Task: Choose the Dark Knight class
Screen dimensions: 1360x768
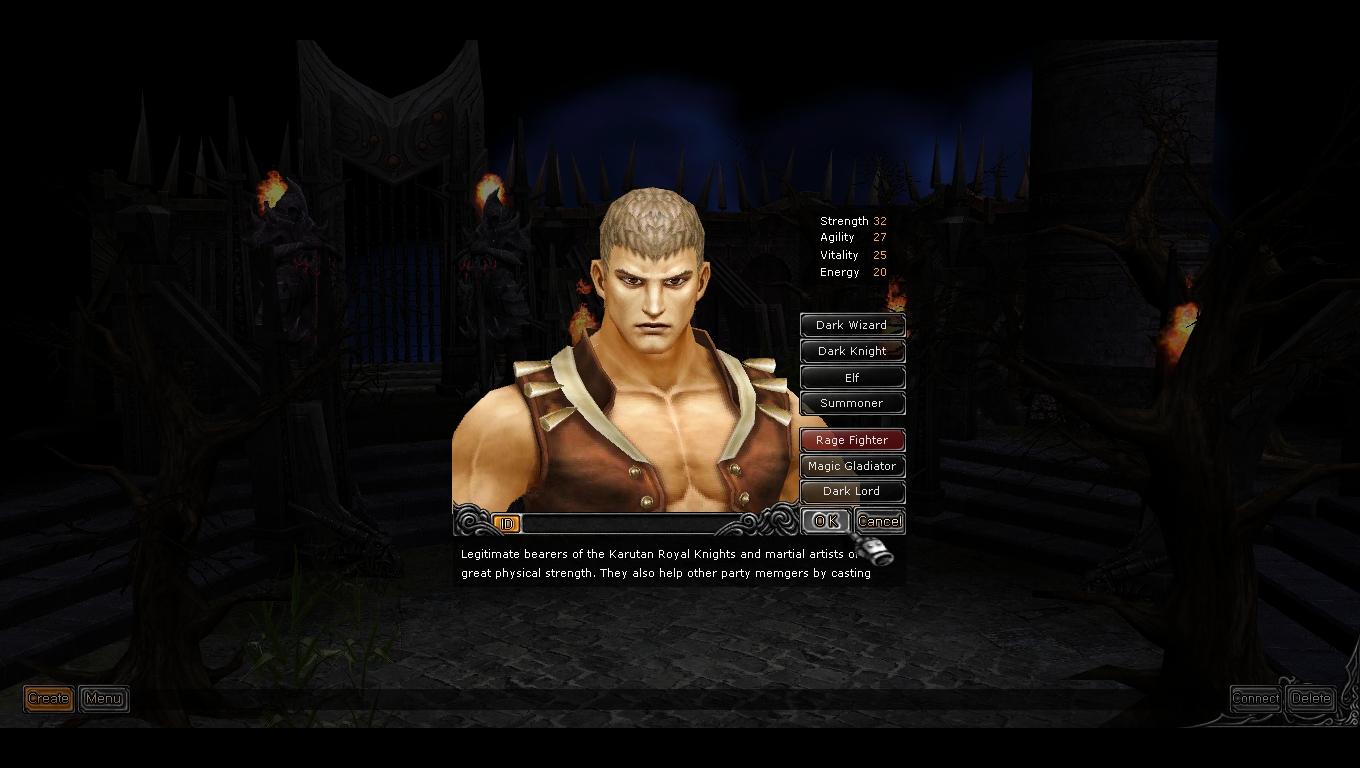Action: (852, 351)
